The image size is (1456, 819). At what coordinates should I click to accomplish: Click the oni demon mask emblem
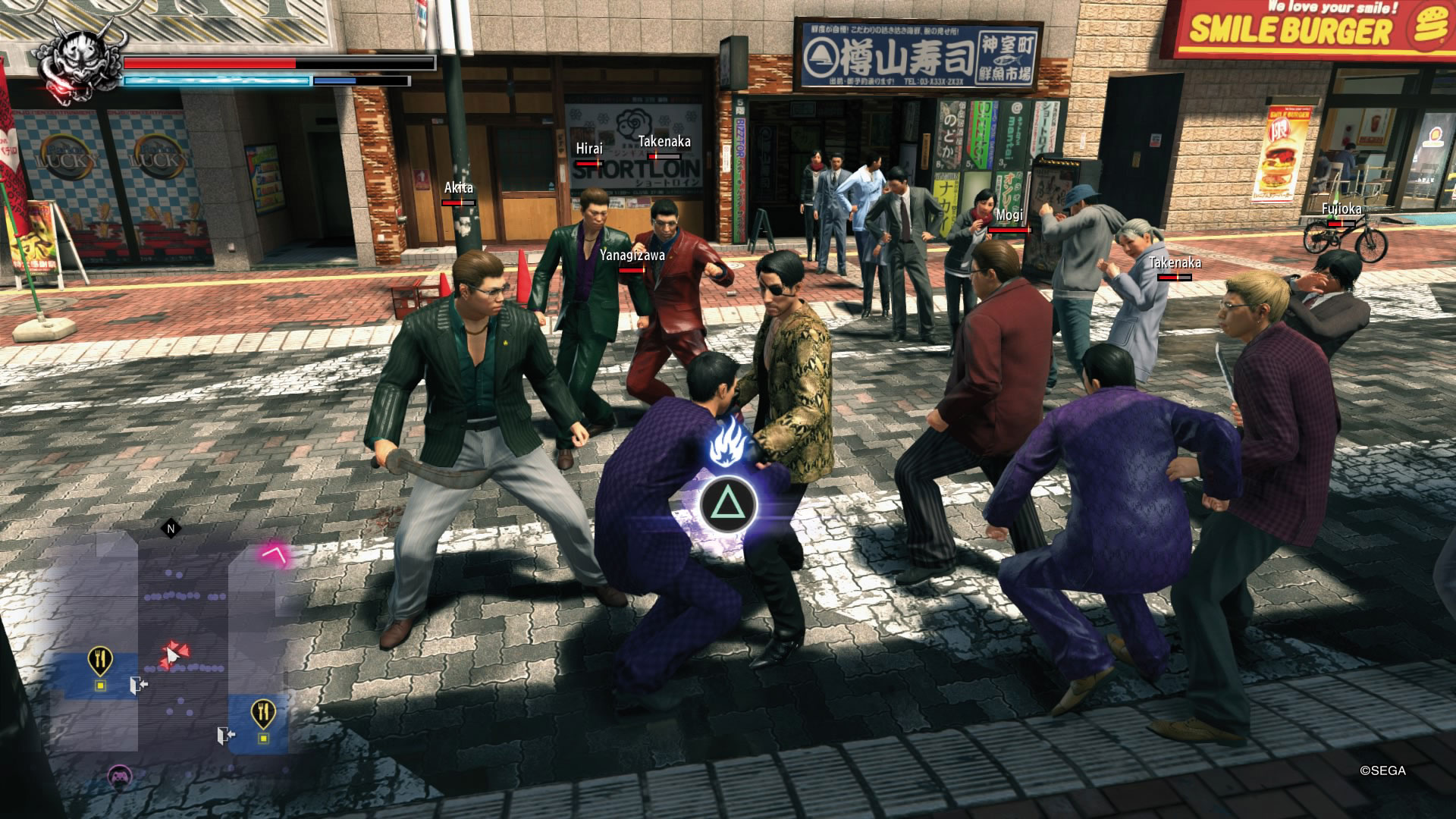coord(79,61)
